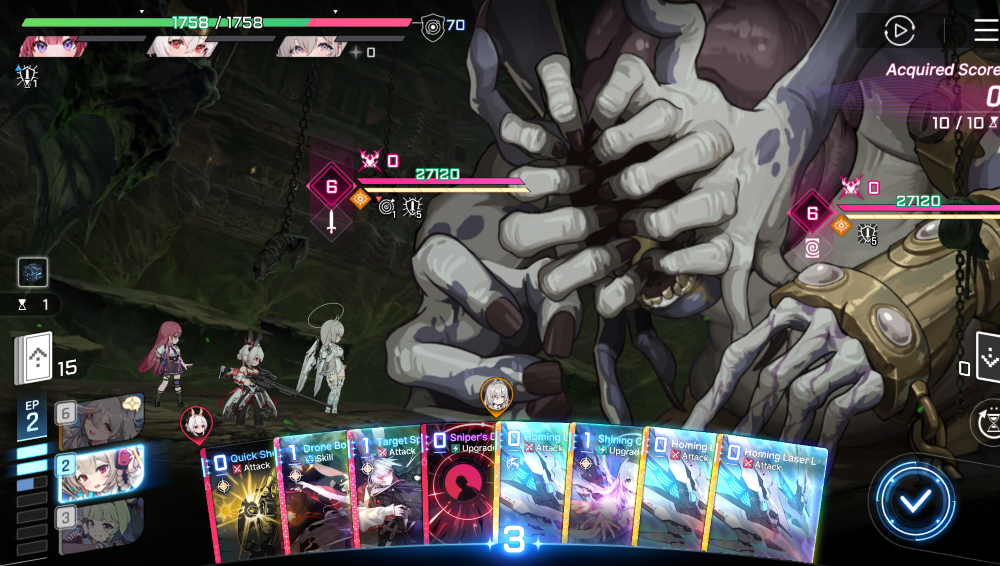
Task: Select the Shining upgrade card
Action: tap(605, 495)
